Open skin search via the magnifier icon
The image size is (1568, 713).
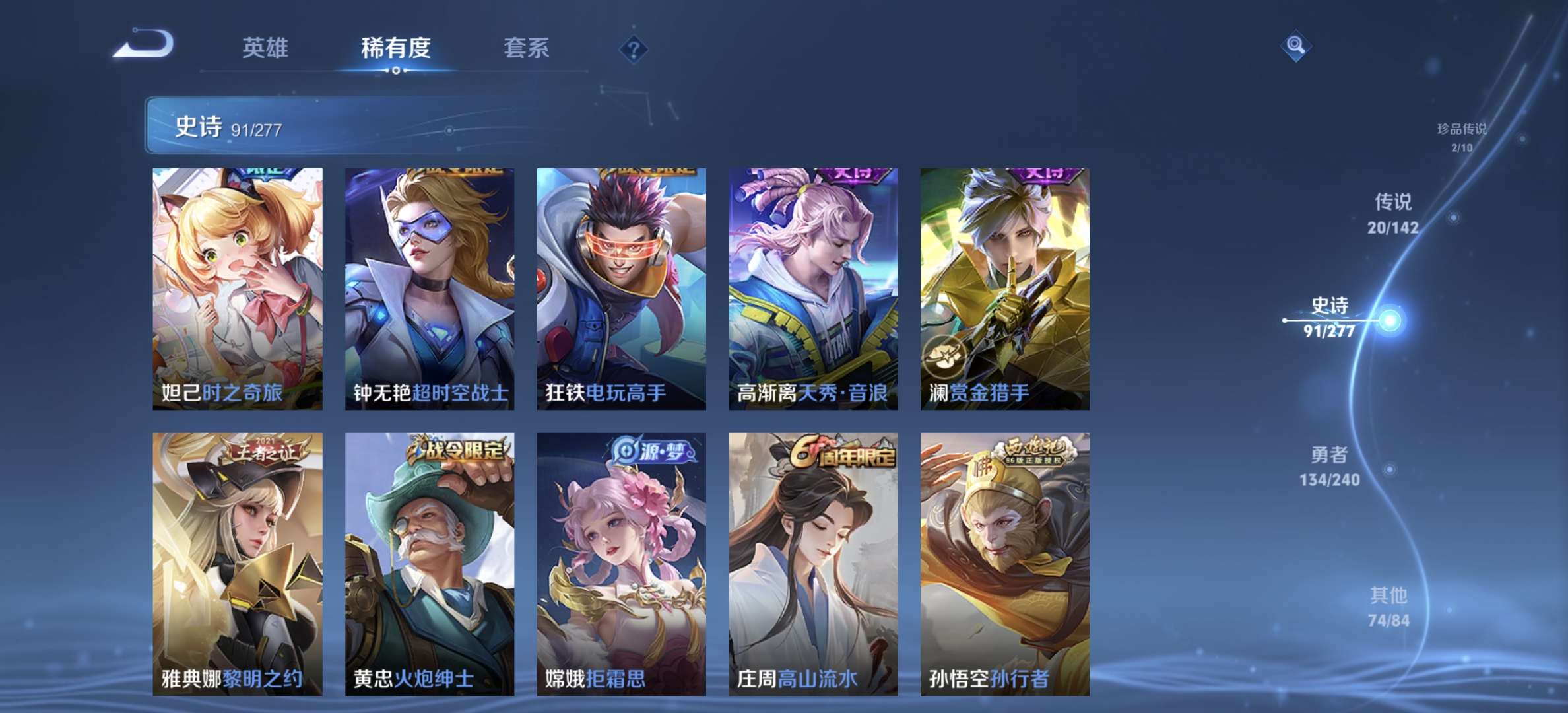pos(1296,46)
